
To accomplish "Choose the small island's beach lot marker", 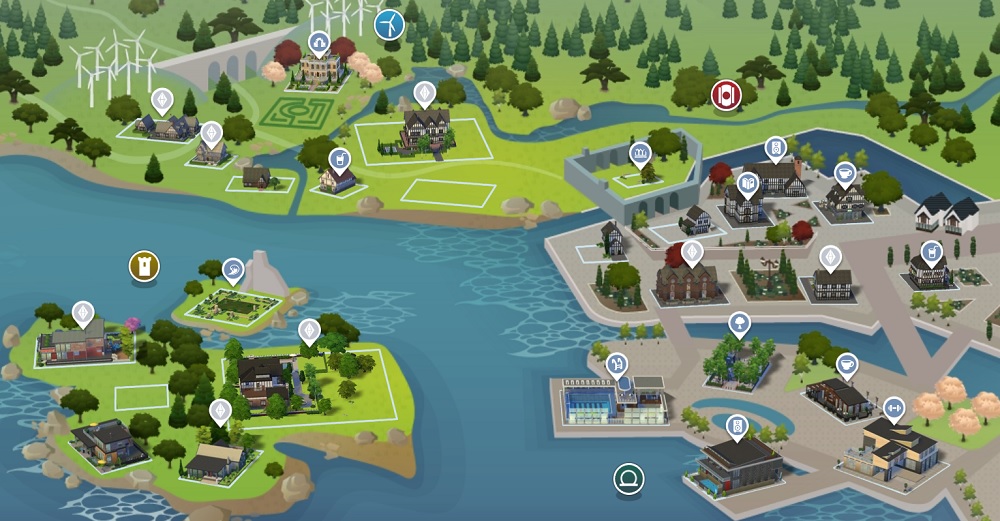I will (233, 268).
